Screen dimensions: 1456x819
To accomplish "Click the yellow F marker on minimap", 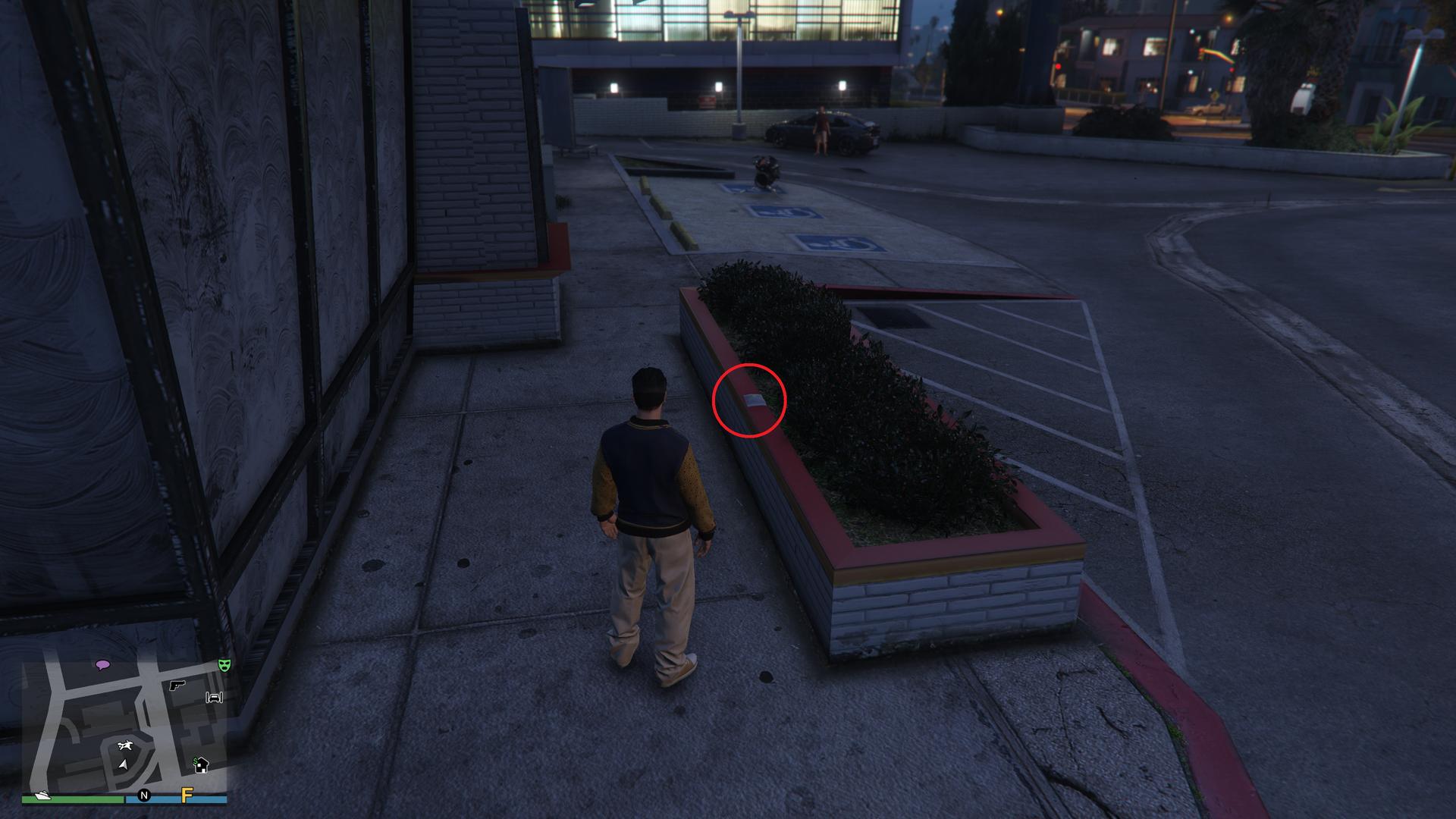I will [x=187, y=795].
